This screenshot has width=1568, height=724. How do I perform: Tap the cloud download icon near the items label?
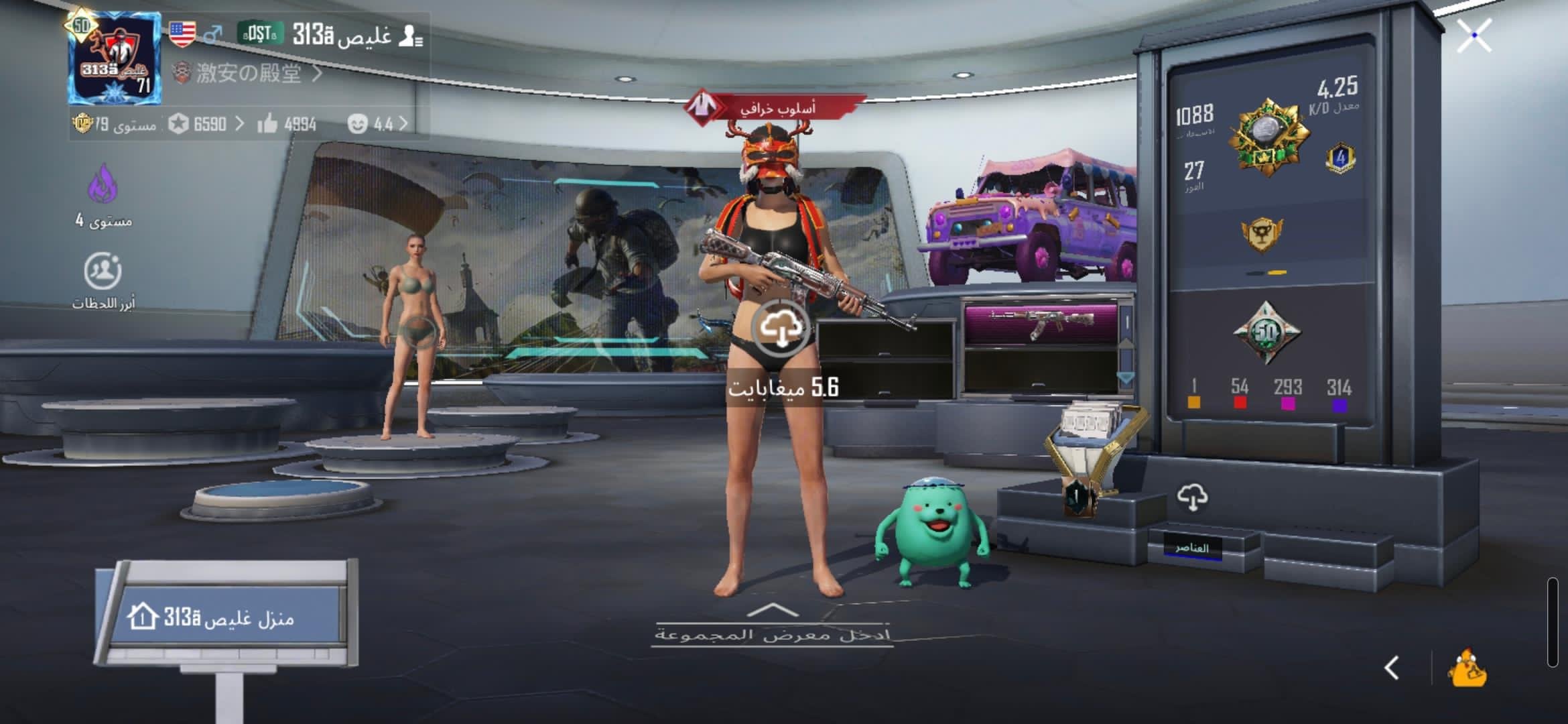click(1192, 497)
